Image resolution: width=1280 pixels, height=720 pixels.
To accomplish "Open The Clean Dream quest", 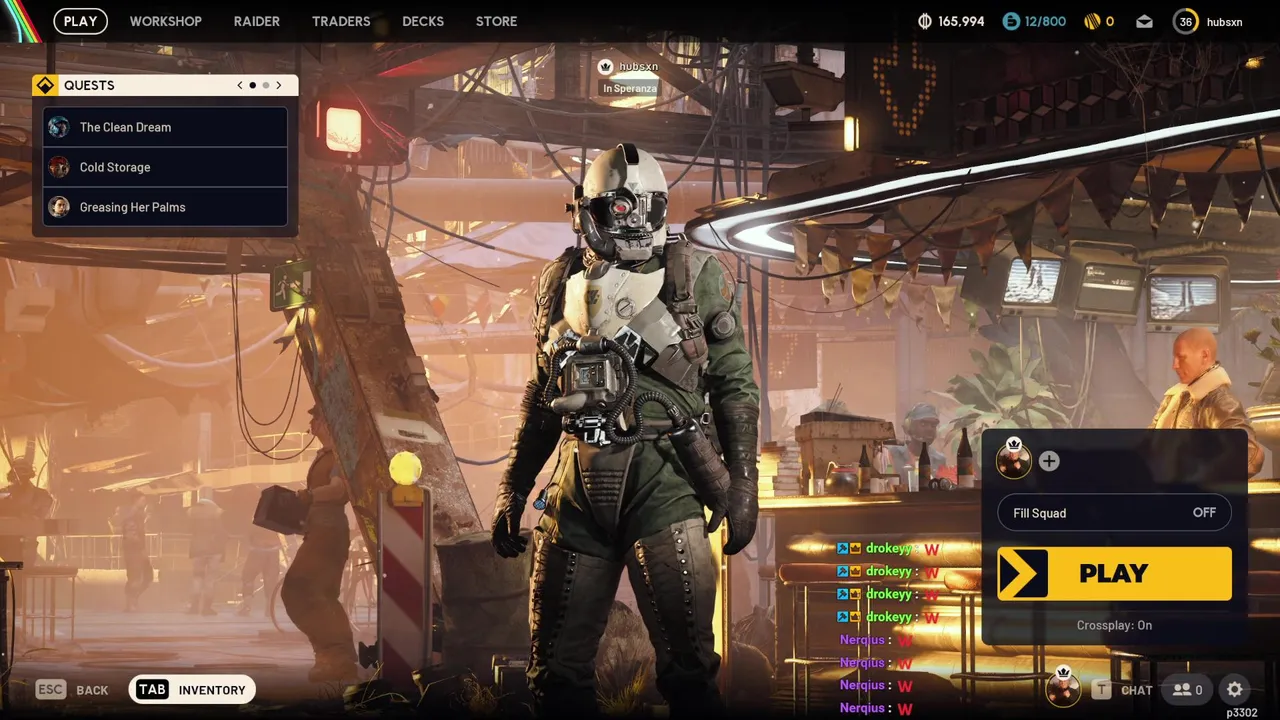I will (165, 127).
